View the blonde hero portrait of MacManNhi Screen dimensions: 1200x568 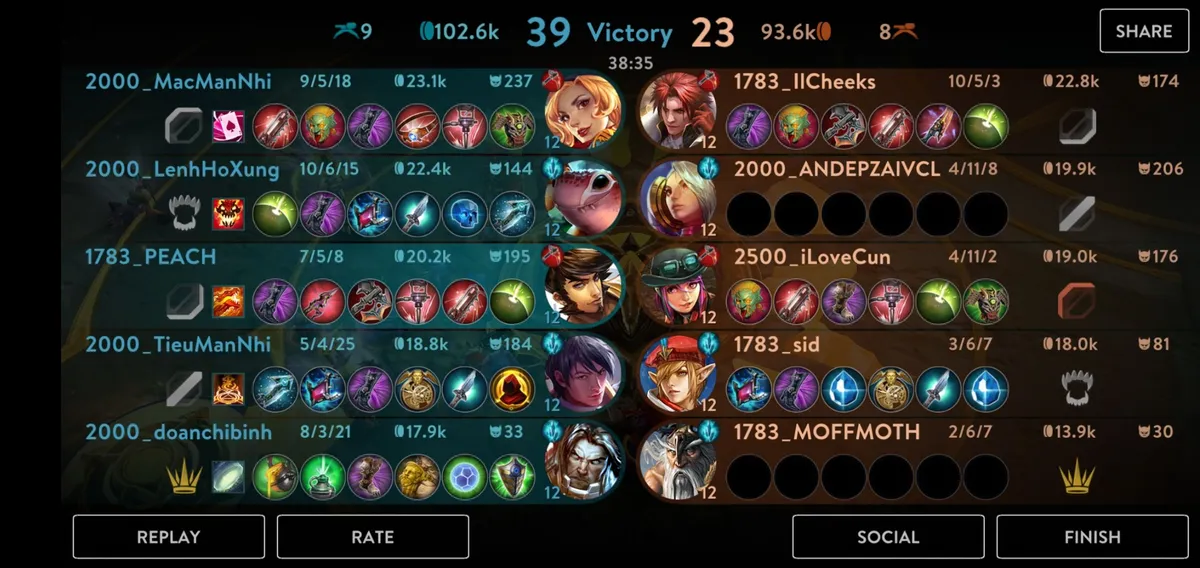(x=583, y=111)
